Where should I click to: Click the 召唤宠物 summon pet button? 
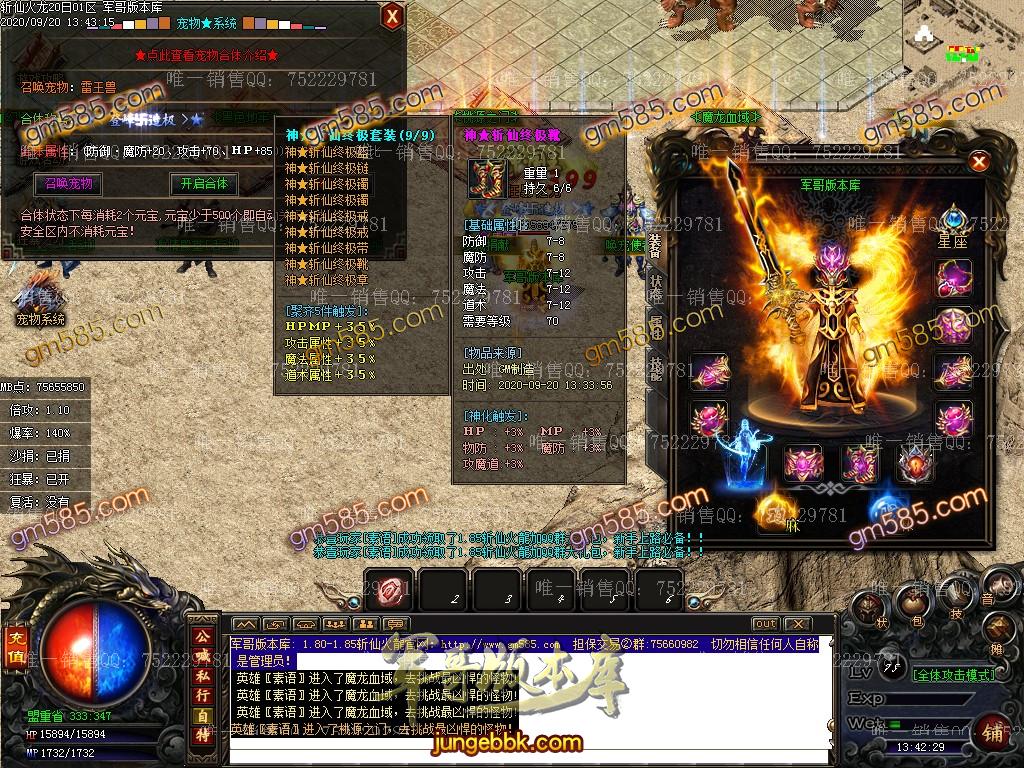tap(69, 184)
